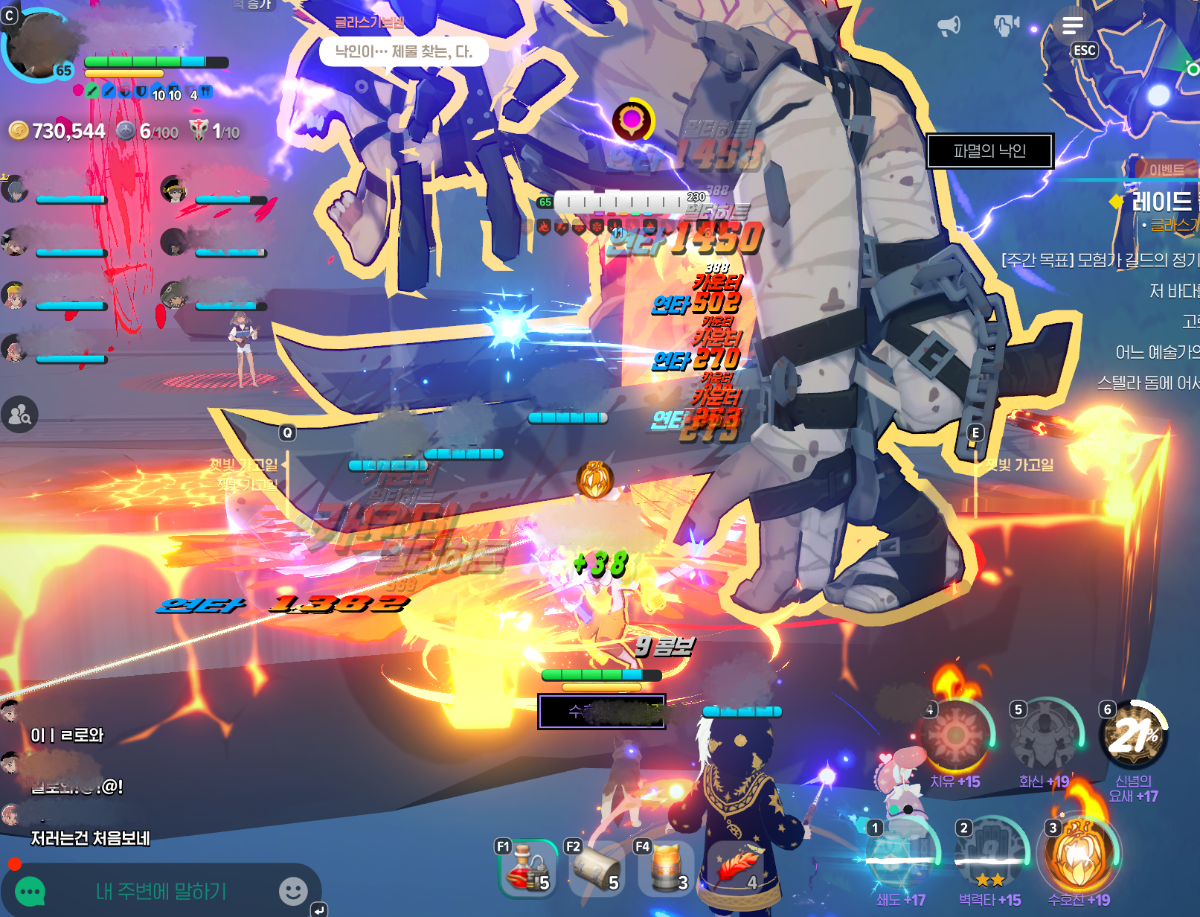Open the party member search button

(x=19, y=411)
